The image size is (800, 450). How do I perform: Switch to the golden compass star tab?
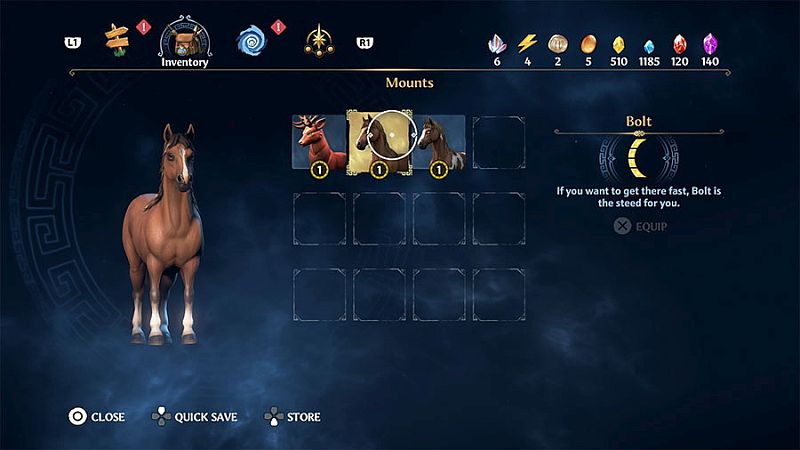(x=318, y=40)
